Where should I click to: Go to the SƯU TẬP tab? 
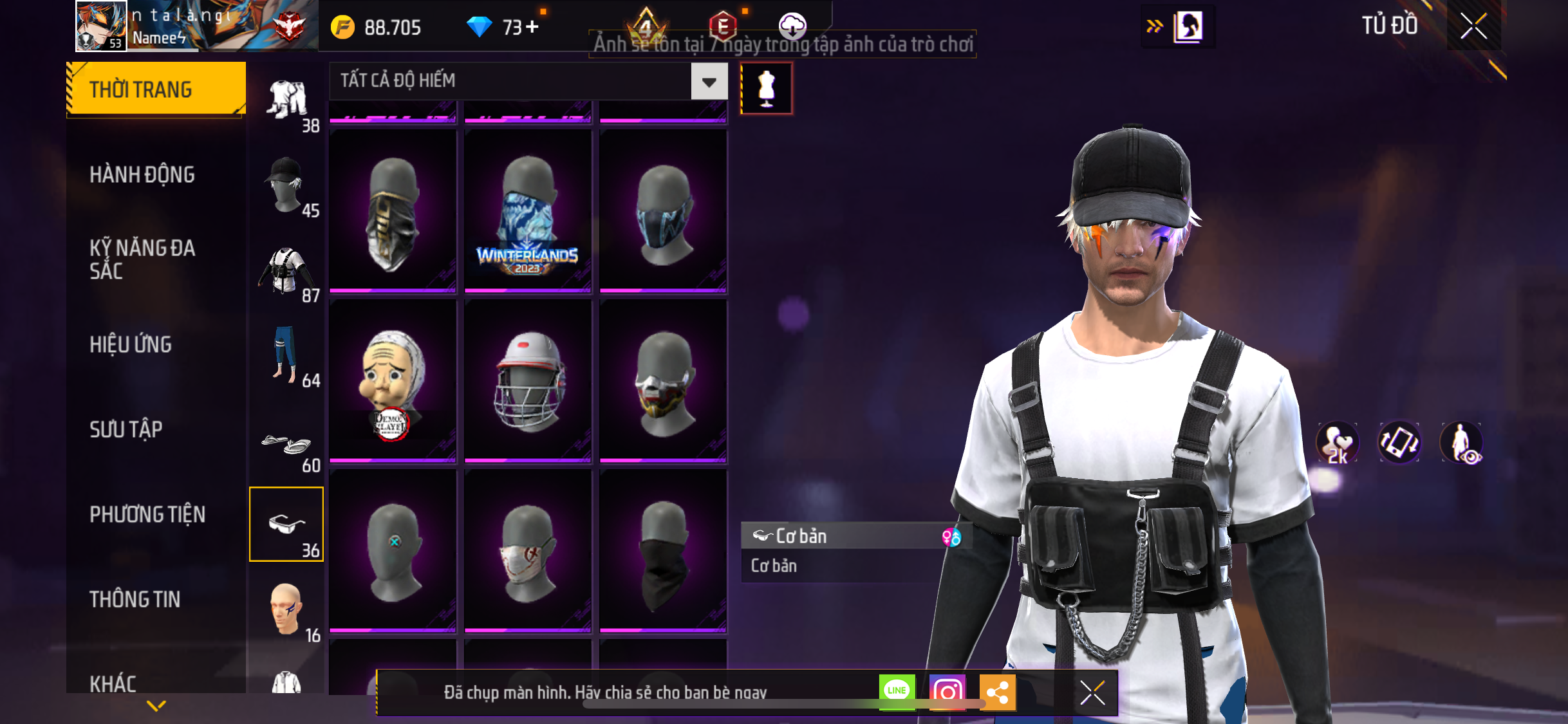126,429
